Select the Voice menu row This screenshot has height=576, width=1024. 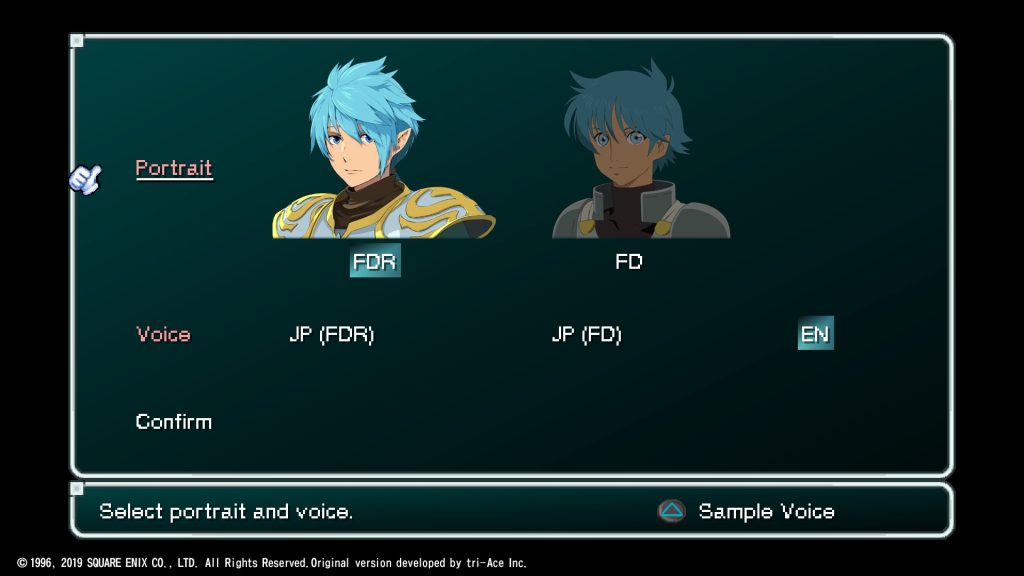point(163,334)
